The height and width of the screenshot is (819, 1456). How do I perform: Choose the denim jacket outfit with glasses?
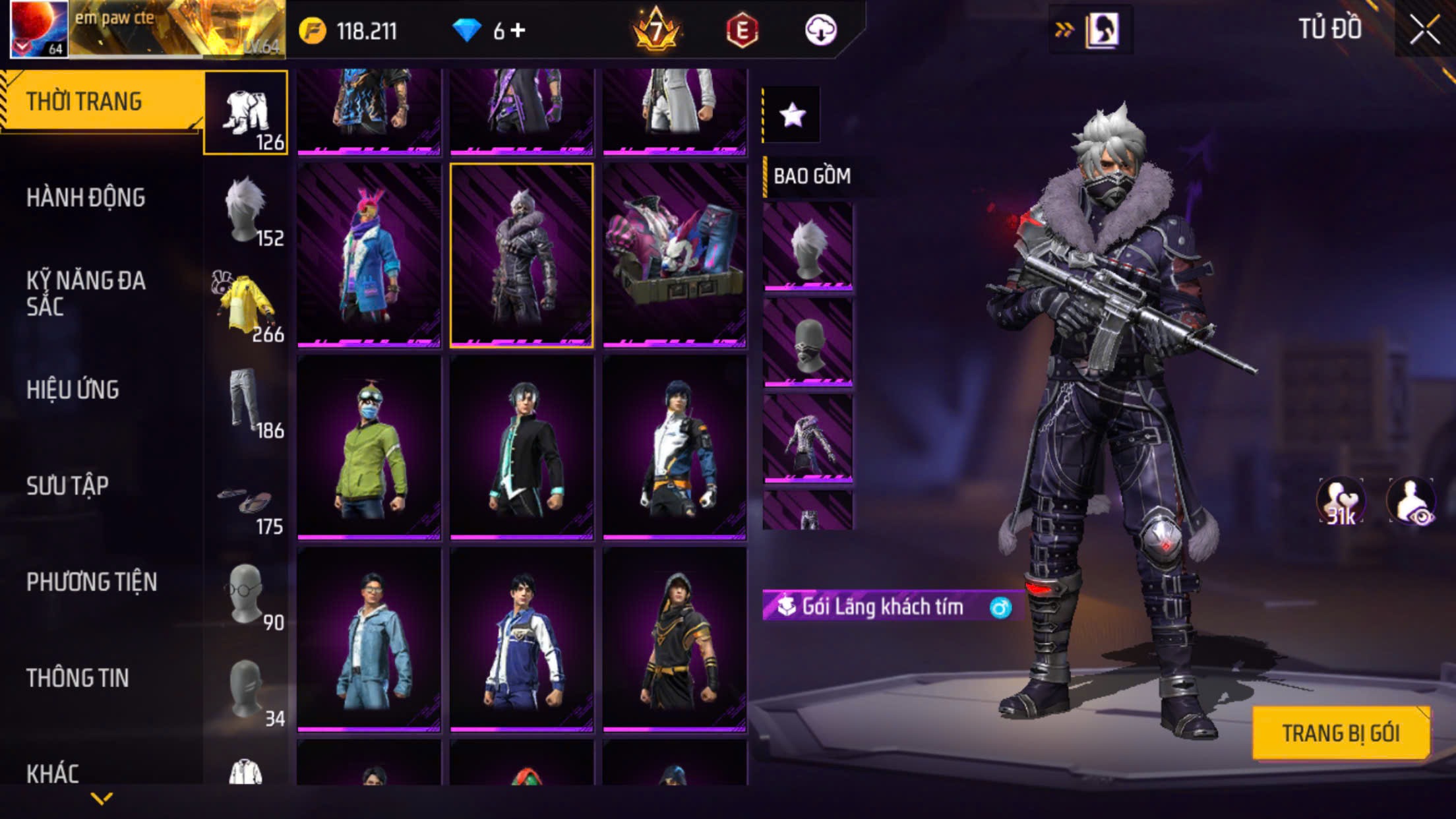369,640
